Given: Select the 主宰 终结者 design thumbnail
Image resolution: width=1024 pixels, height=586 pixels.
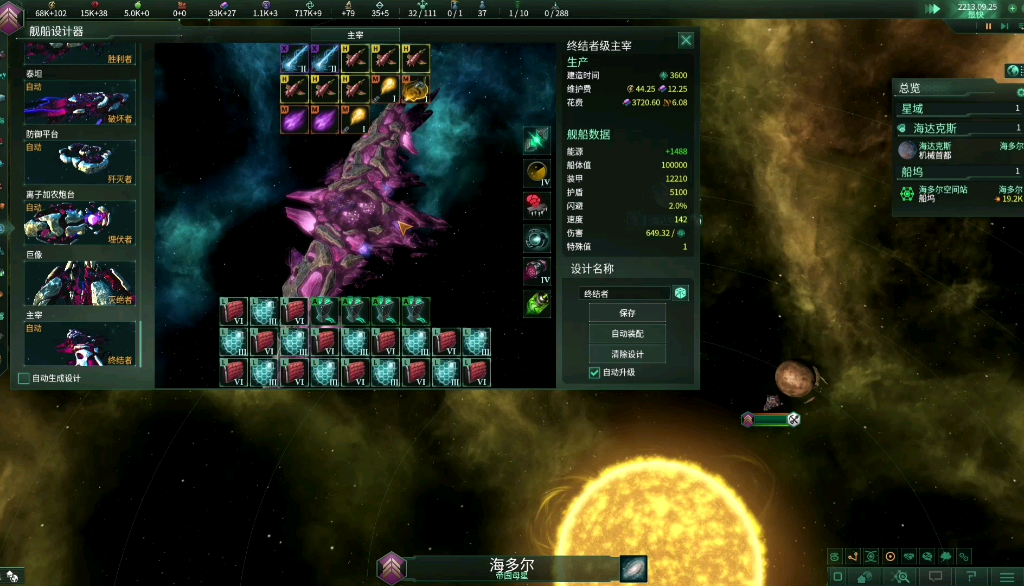Looking at the screenshot, I should (x=80, y=343).
